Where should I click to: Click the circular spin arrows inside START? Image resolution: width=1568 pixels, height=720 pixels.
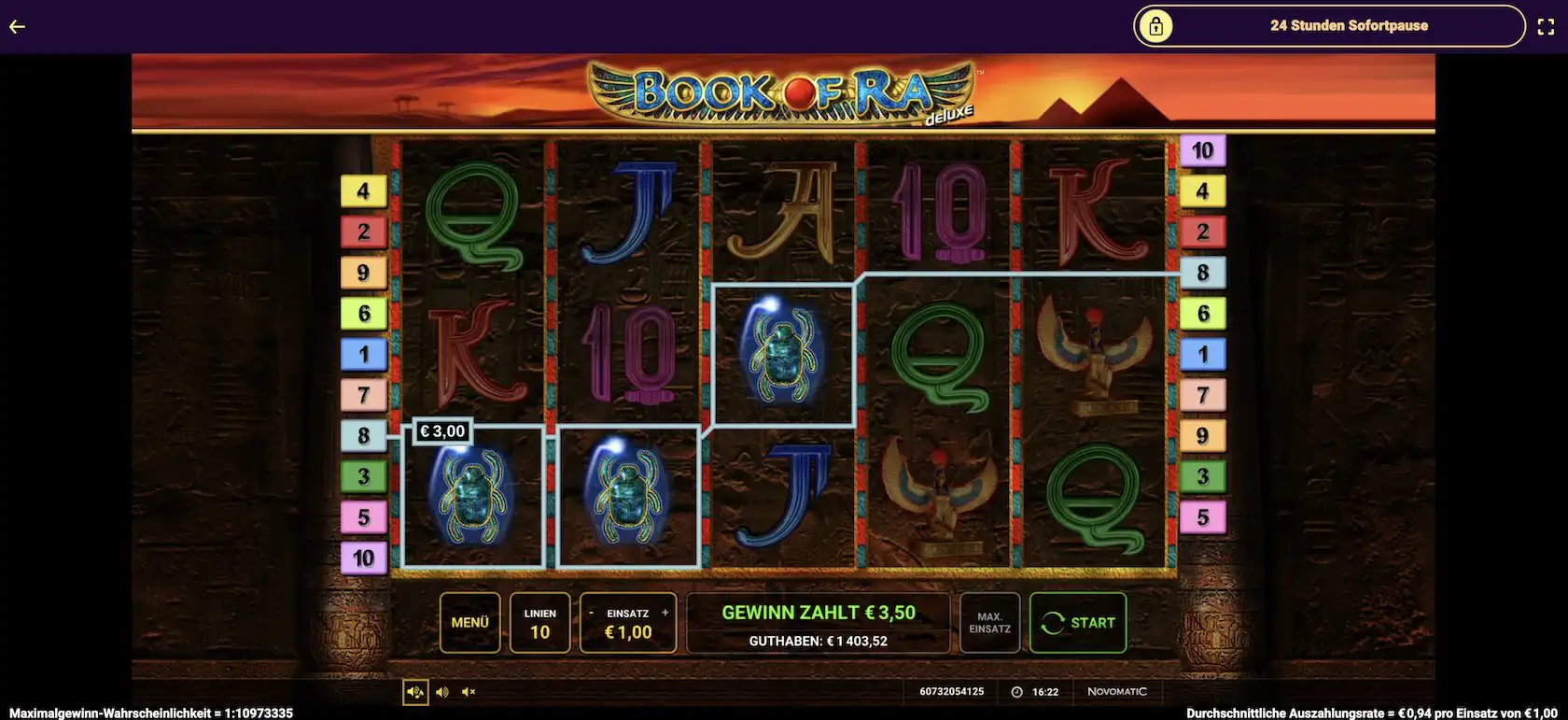[x=1054, y=622]
